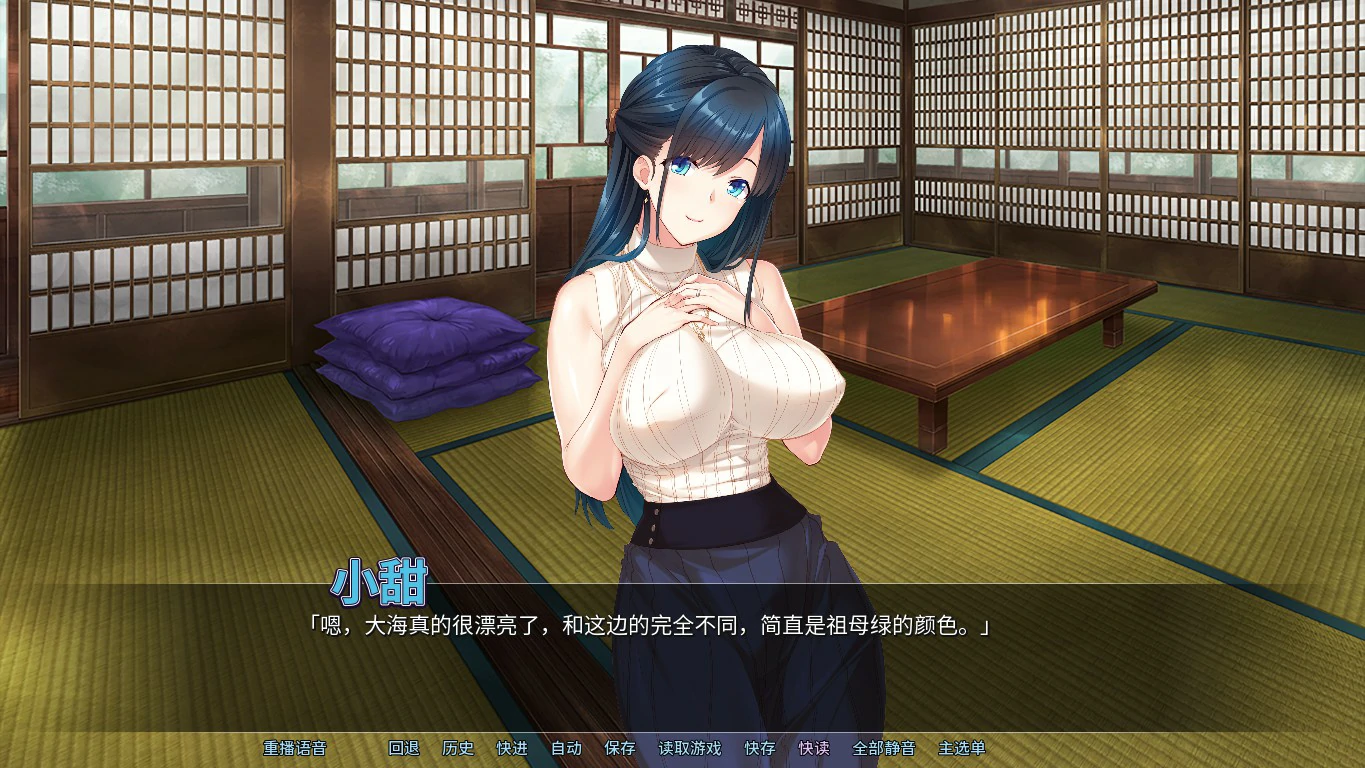Open 读取游戏 to load a game

(x=689, y=748)
